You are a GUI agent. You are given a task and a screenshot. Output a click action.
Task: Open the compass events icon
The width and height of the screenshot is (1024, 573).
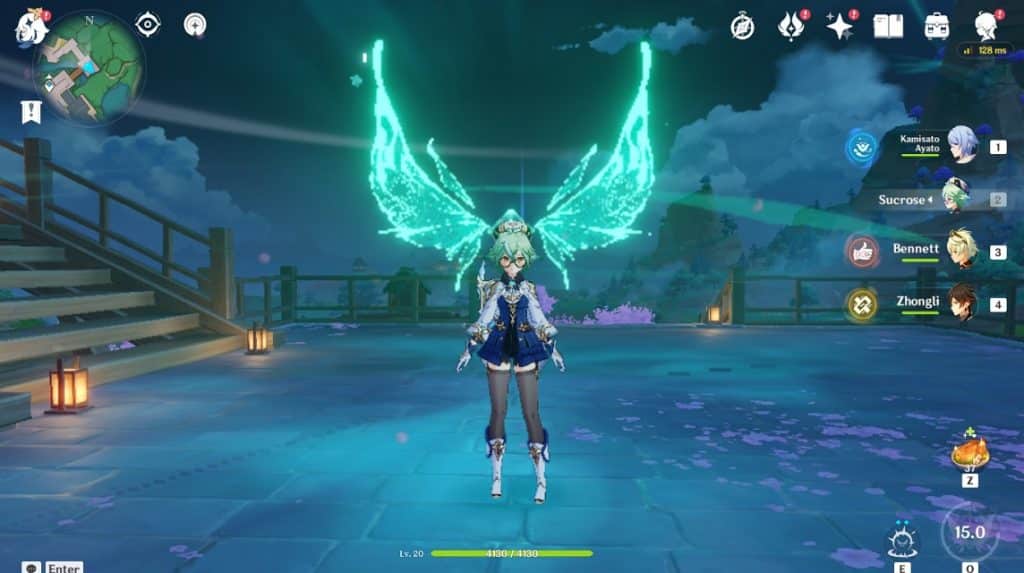click(742, 26)
